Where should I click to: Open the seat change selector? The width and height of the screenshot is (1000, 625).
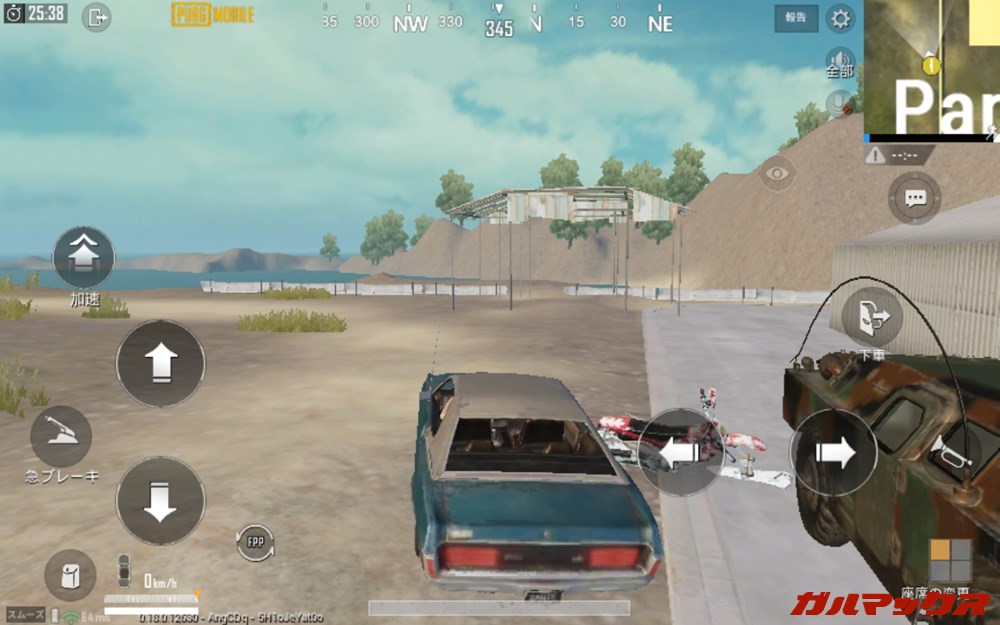(x=950, y=560)
